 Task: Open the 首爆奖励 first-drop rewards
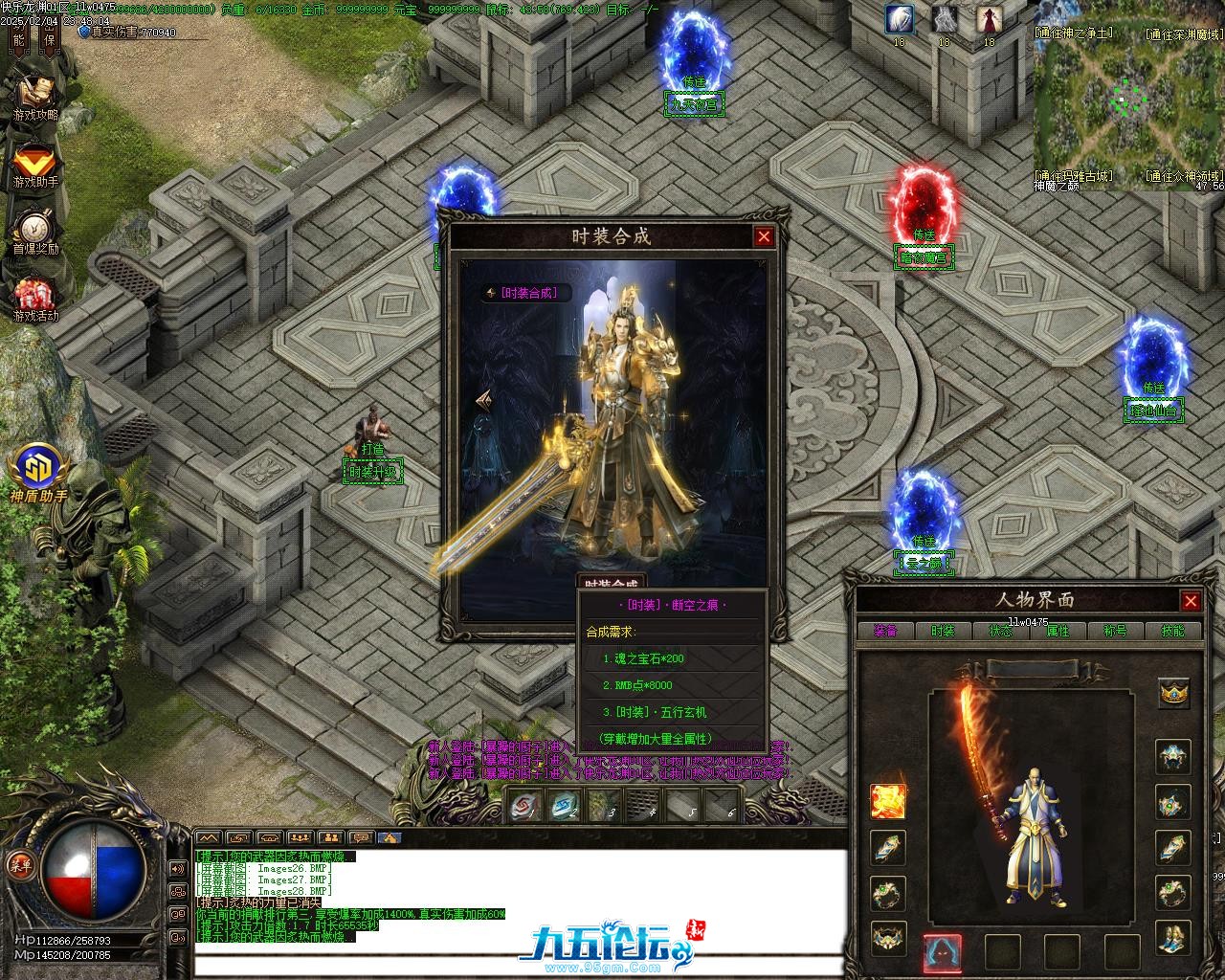pyautogui.click(x=35, y=232)
